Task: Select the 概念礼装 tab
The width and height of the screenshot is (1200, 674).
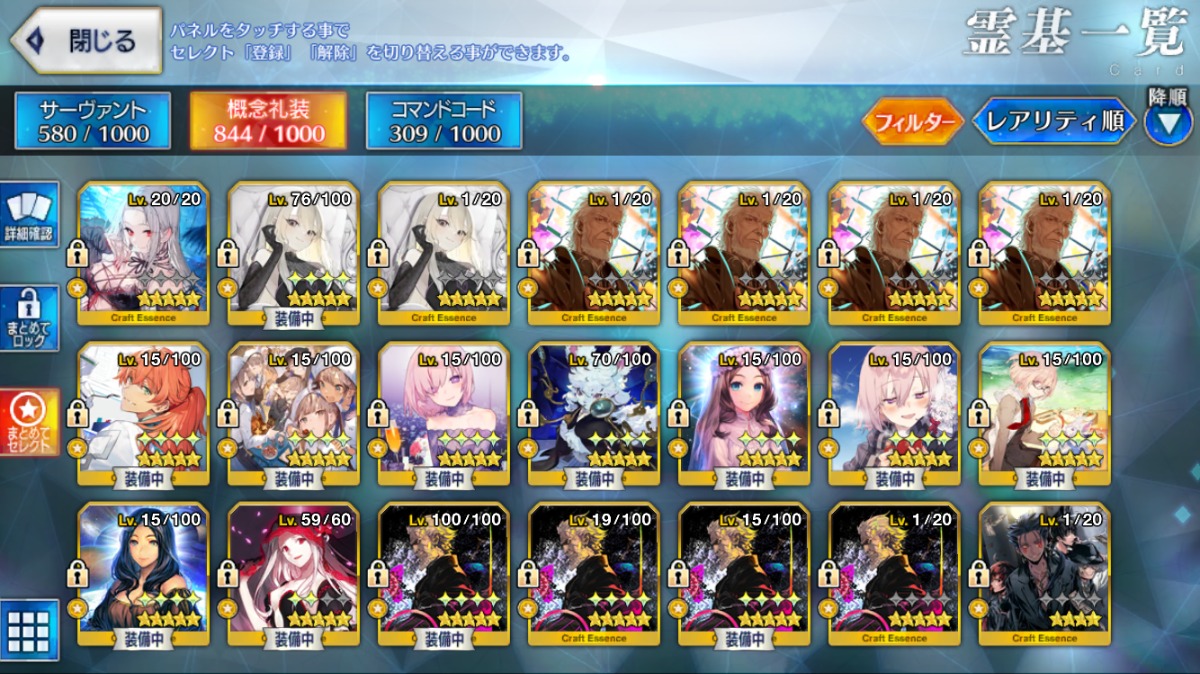Action: coord(268,121)
